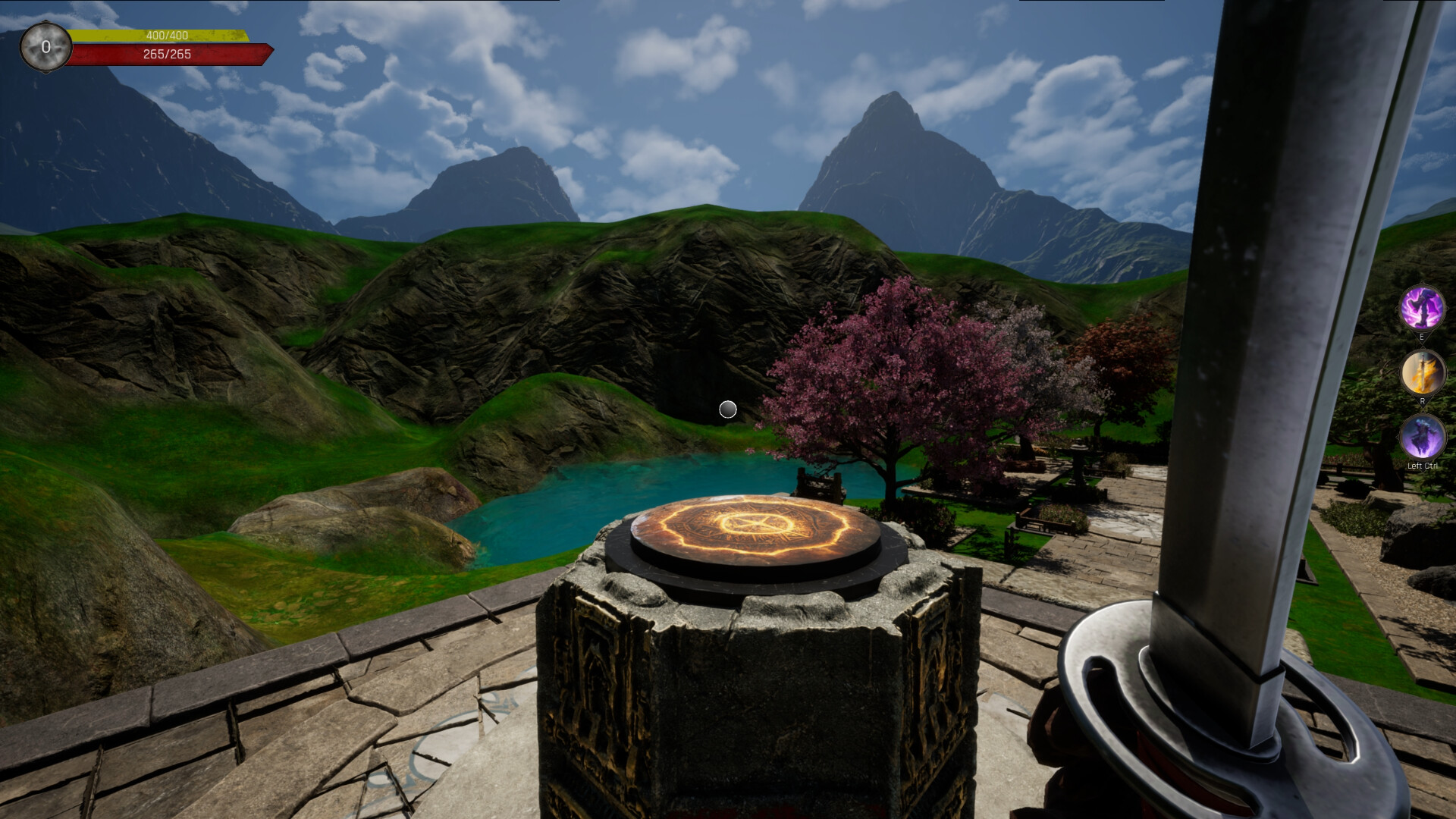1456x819 pixels.
Task: Select the purple lightning E ability icon
Action: 1422,309
